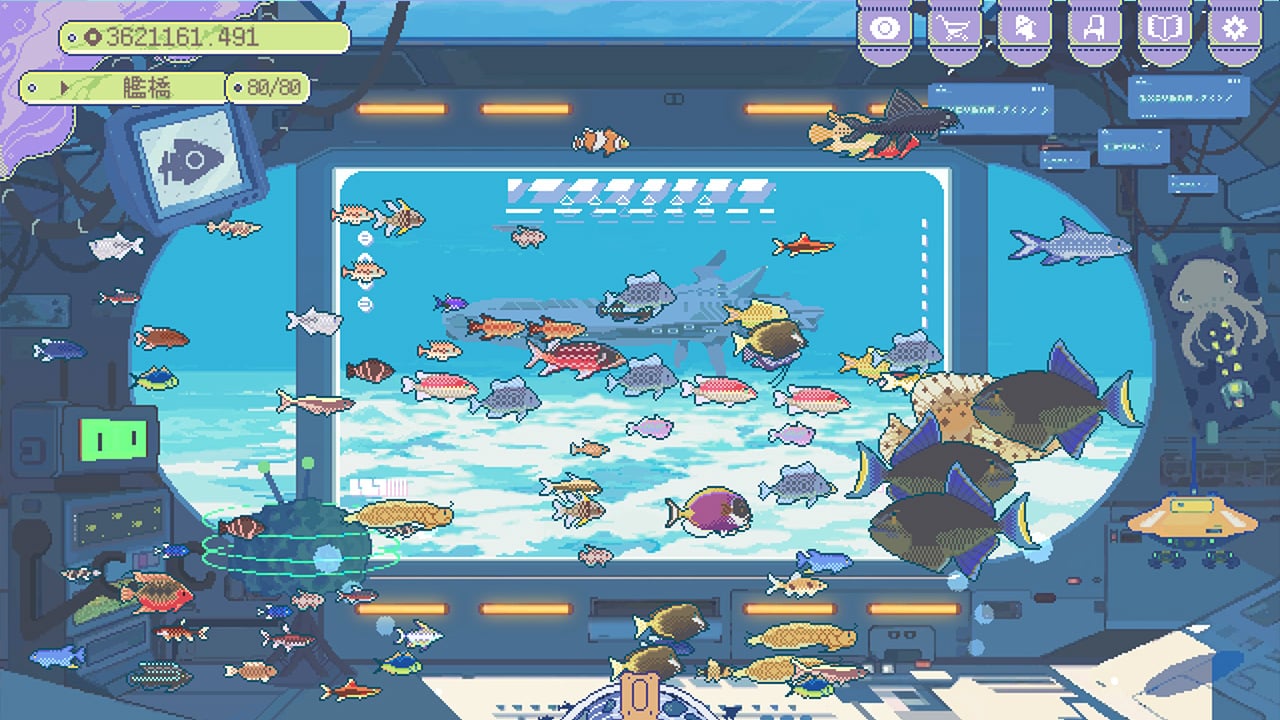Open the shop via the shopping cart icon
Screen dimensions: 1280x720
[955, 29]
